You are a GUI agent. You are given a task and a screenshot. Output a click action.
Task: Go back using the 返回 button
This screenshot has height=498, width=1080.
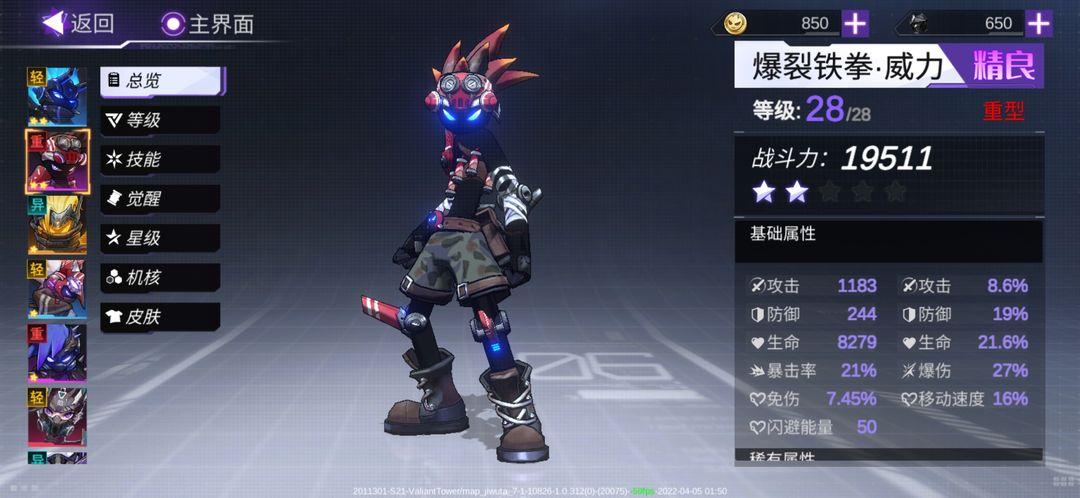[78, 23]
